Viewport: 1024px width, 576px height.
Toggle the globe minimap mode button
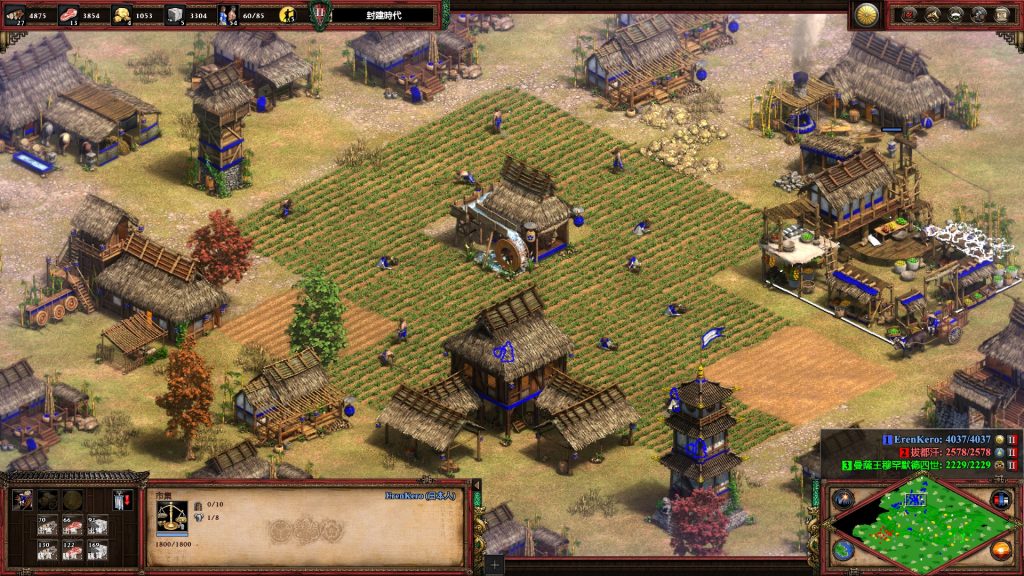click(x=845, y=549)
